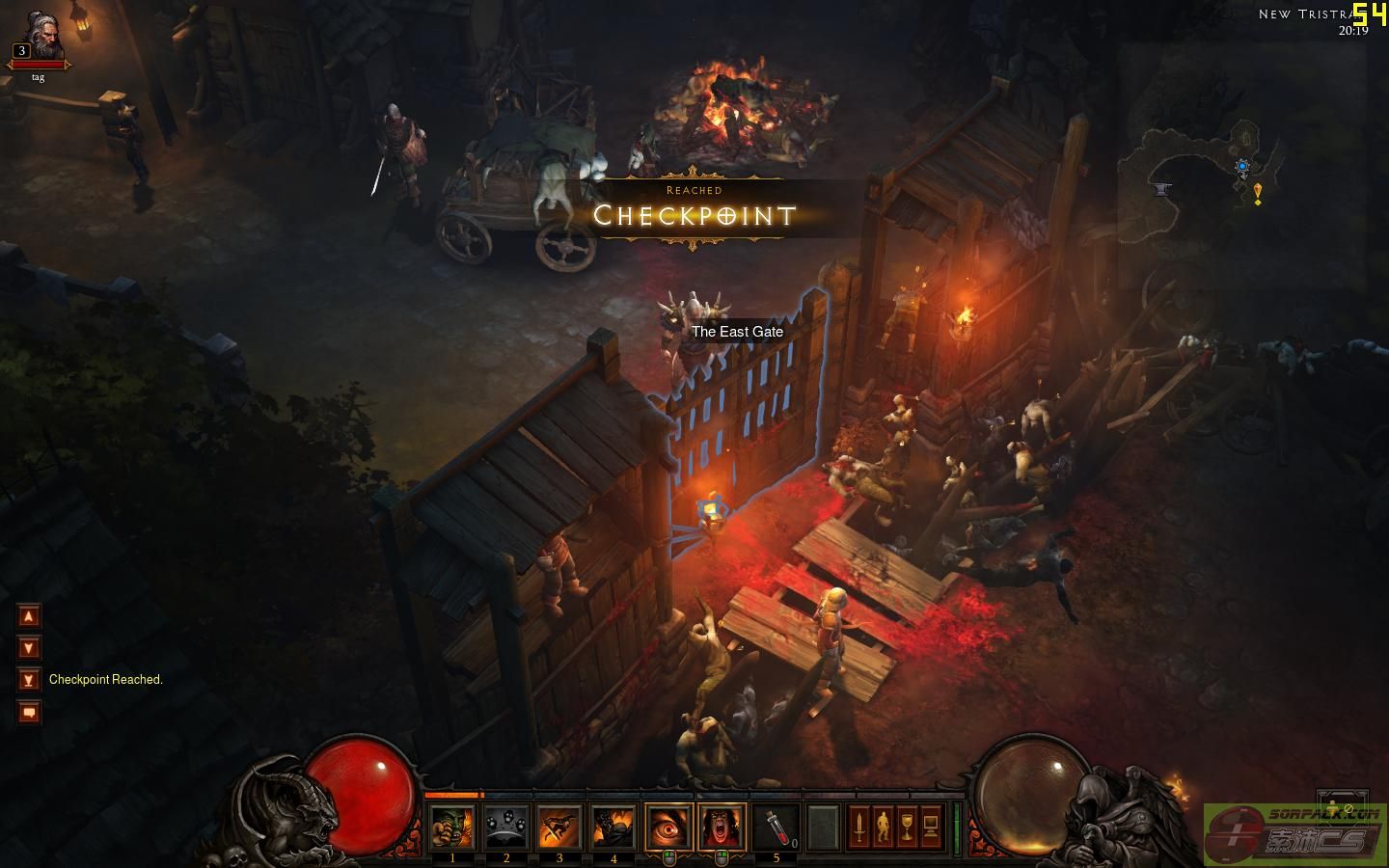This screenshot has height=868, width=1389.
Task: Activate the green fist skill in slot 1
Action: click(451, 827)
